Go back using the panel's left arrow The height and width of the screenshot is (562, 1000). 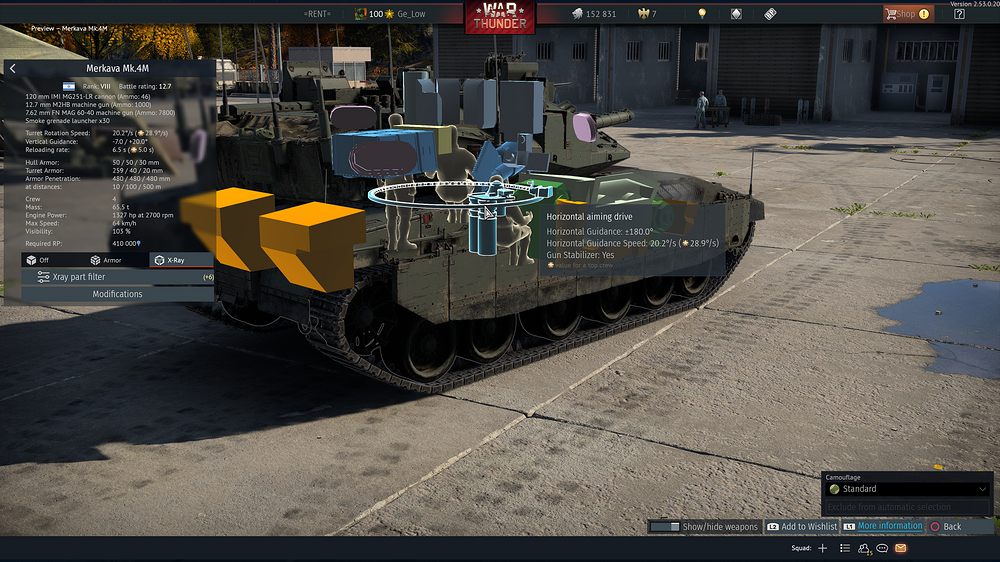coord(12,68)
